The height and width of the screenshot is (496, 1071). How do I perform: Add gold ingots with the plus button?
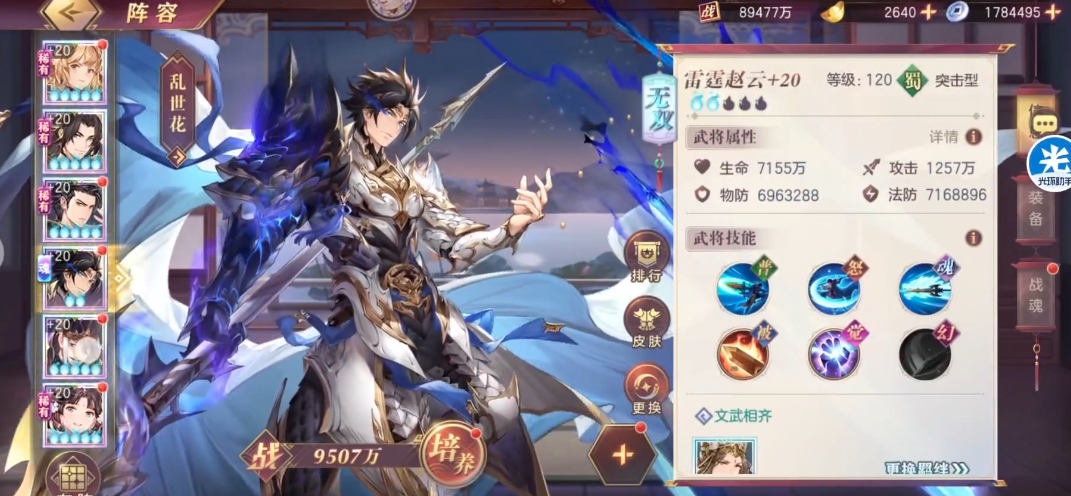(928, 12)
